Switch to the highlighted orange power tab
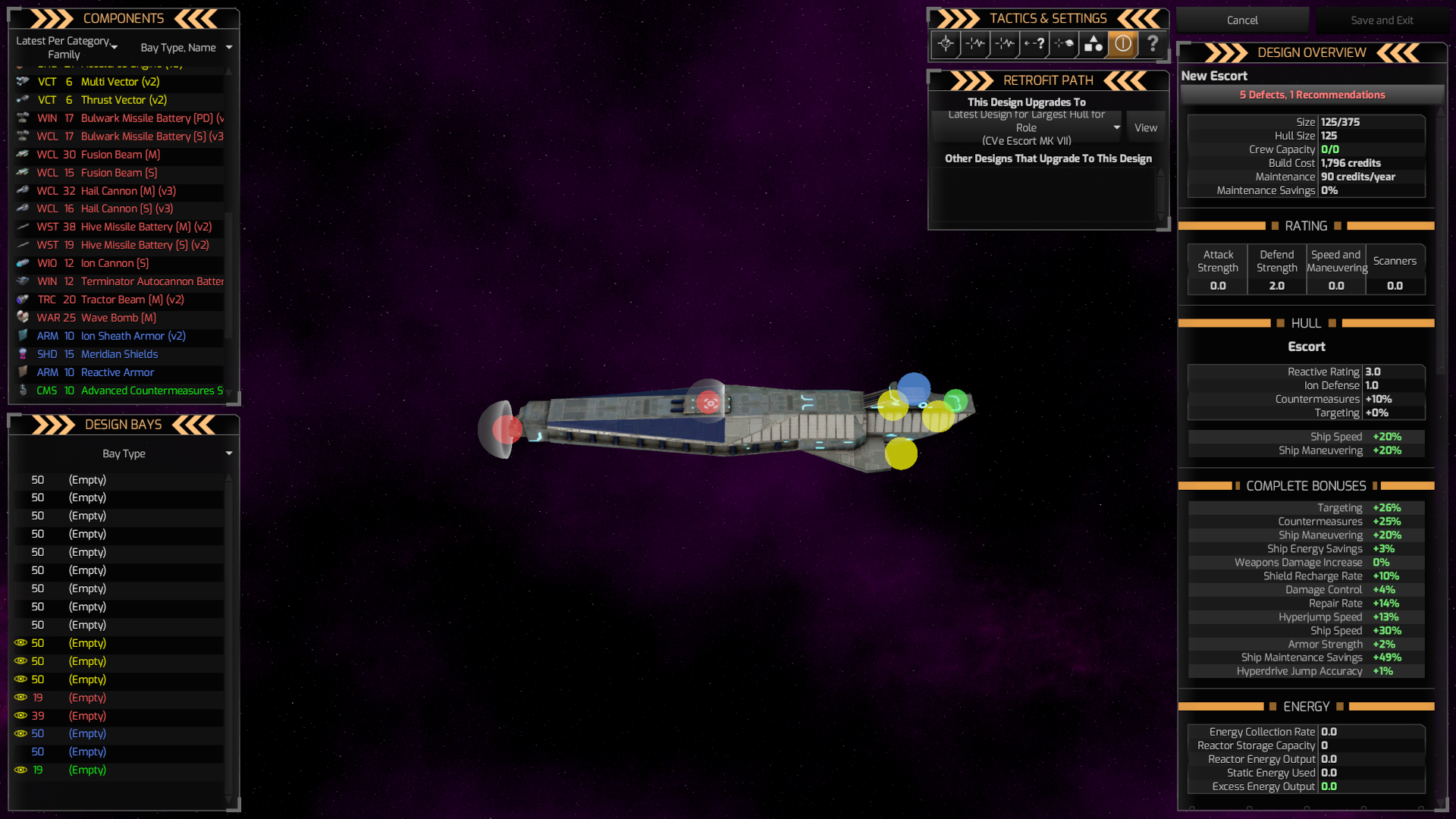 tap(1122, 44)
